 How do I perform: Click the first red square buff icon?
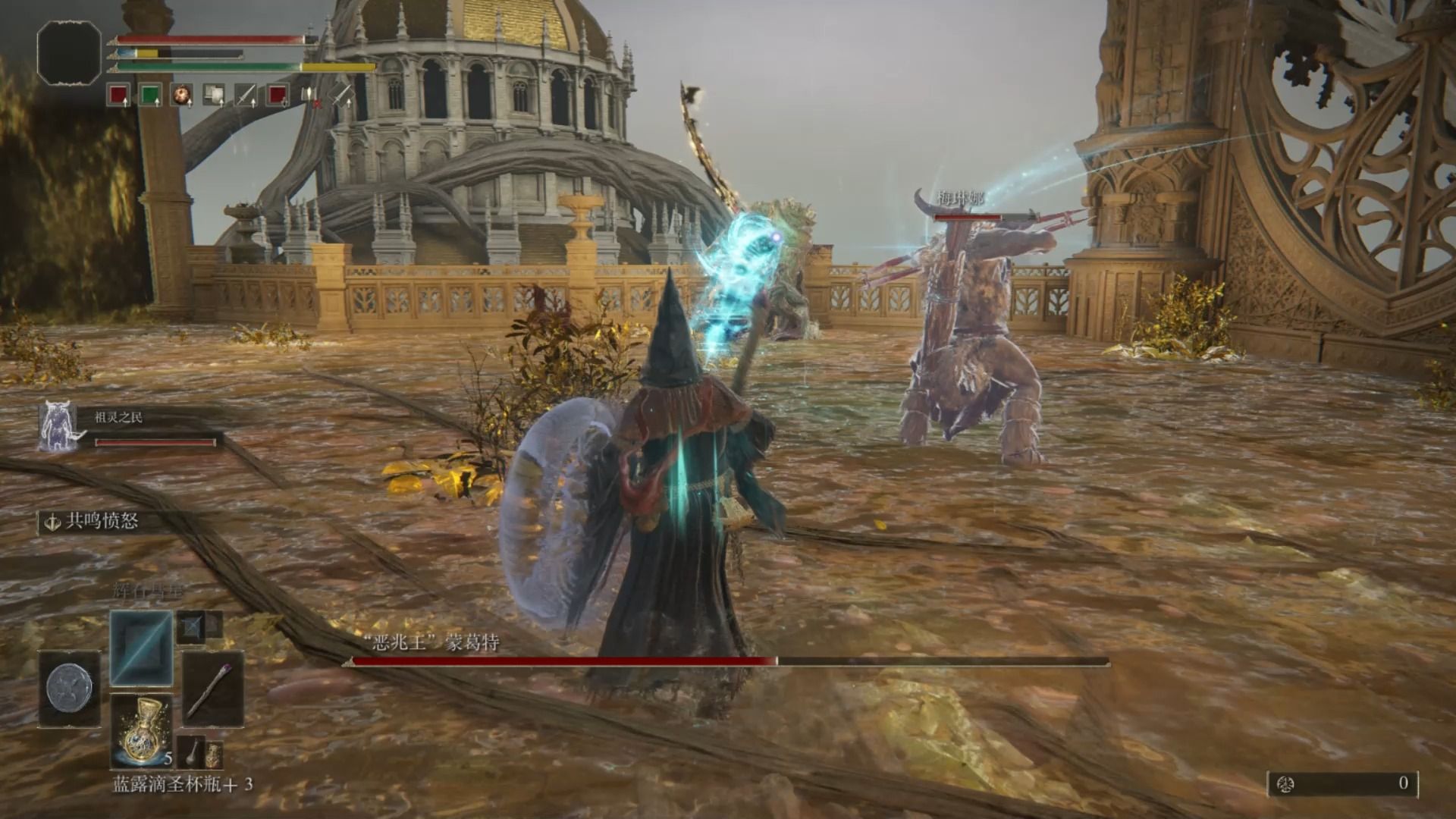pos(118,95)
